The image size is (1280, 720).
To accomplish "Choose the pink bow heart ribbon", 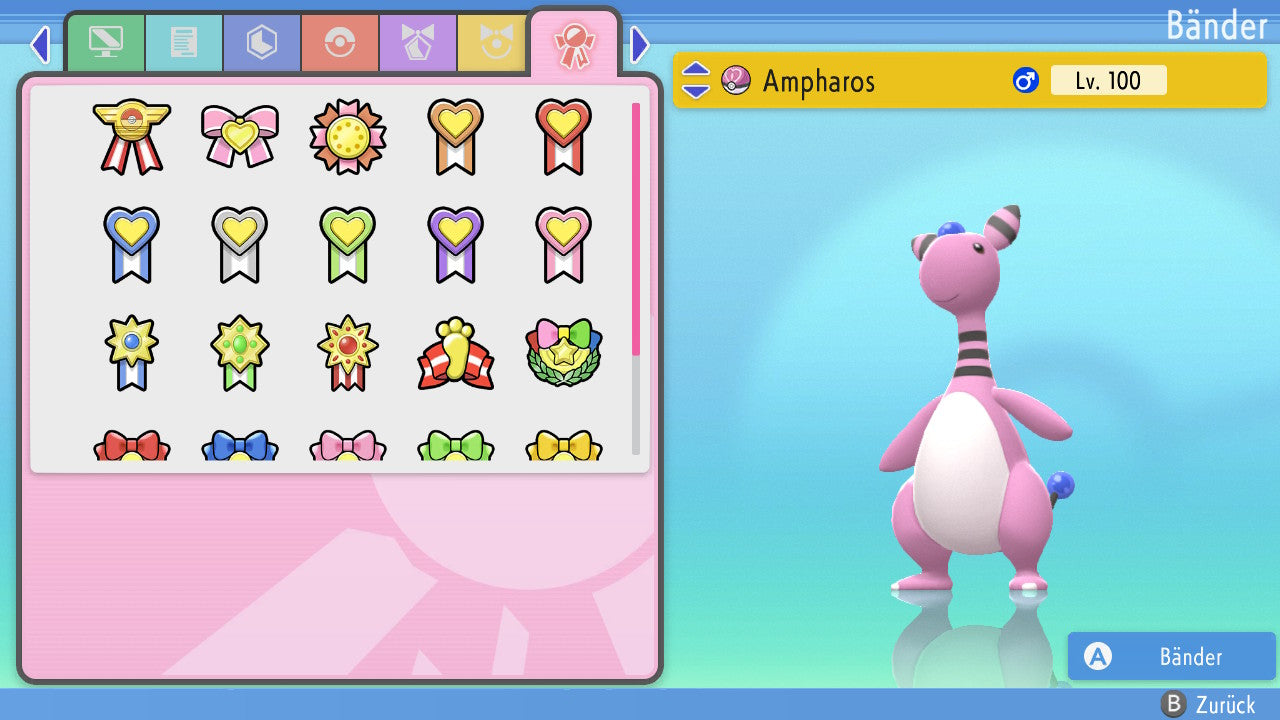I will (240, 136).
